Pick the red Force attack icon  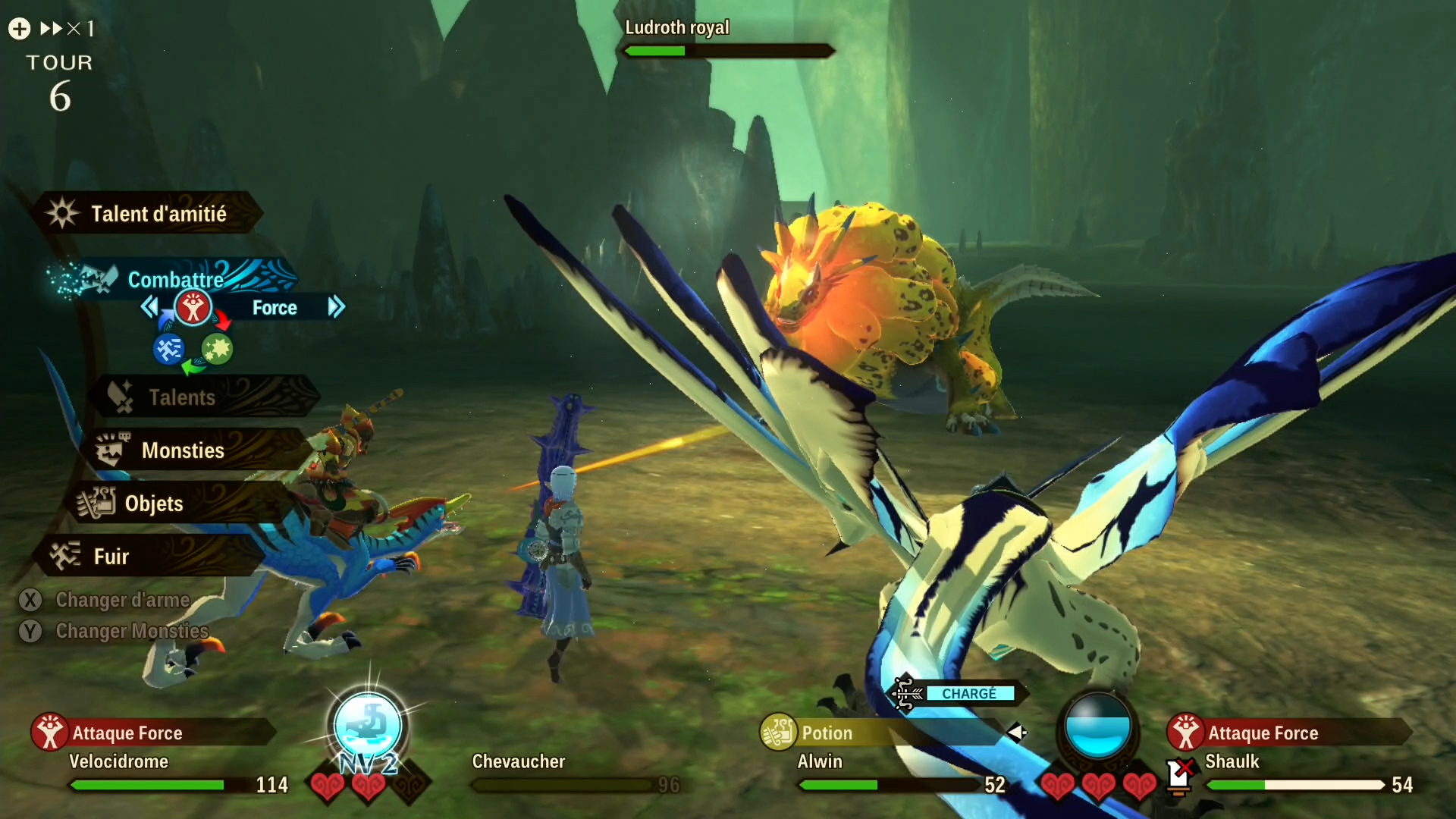click(193, 308)
